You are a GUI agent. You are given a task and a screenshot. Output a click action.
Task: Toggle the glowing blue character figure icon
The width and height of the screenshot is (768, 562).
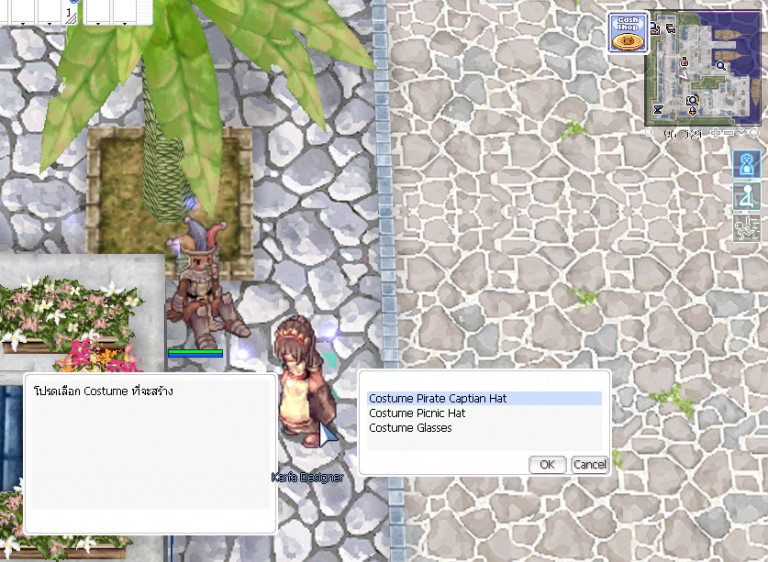(745, 165)
